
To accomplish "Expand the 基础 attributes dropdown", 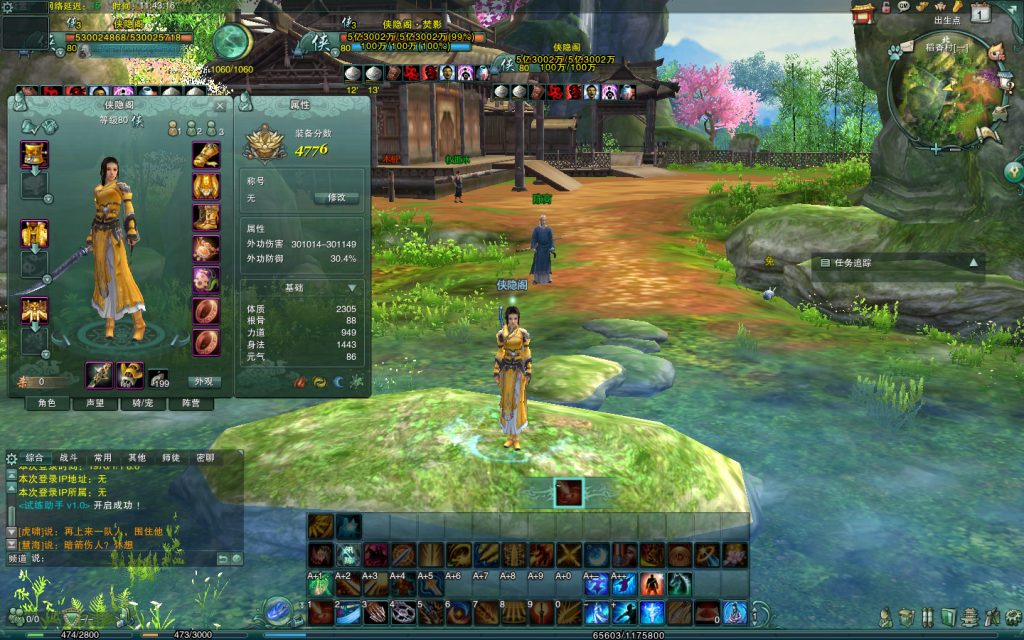I will 351,288.
